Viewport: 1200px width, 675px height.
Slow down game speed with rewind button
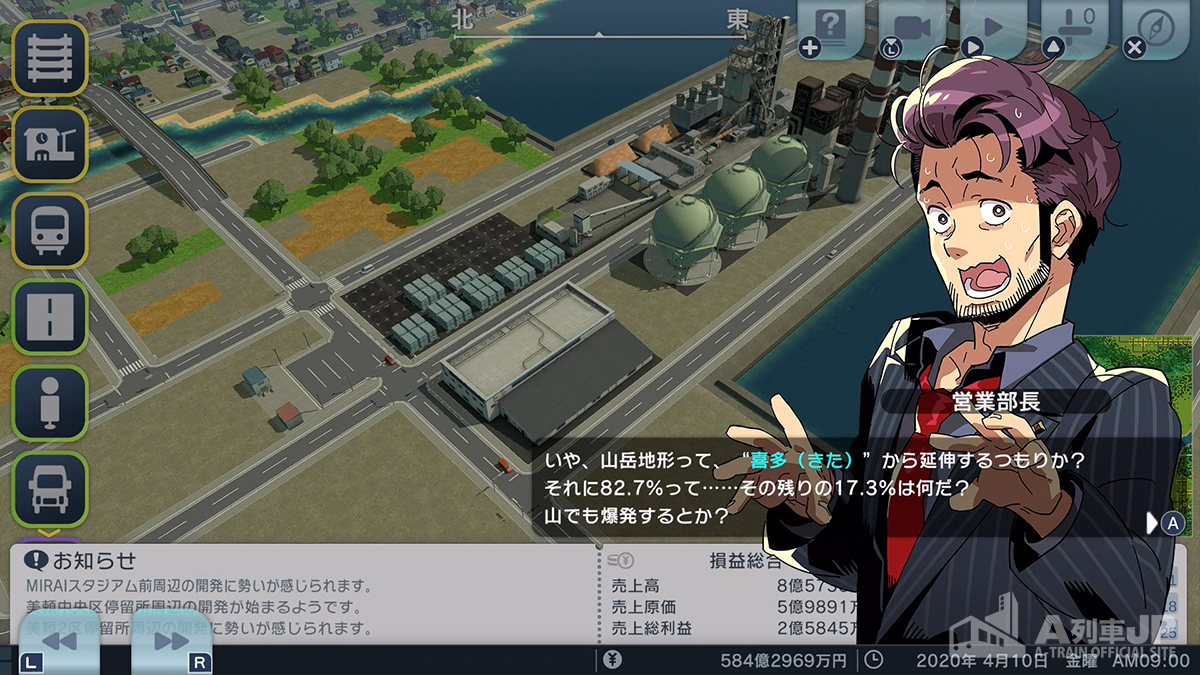pyautogui.click(x=59, y=642)
